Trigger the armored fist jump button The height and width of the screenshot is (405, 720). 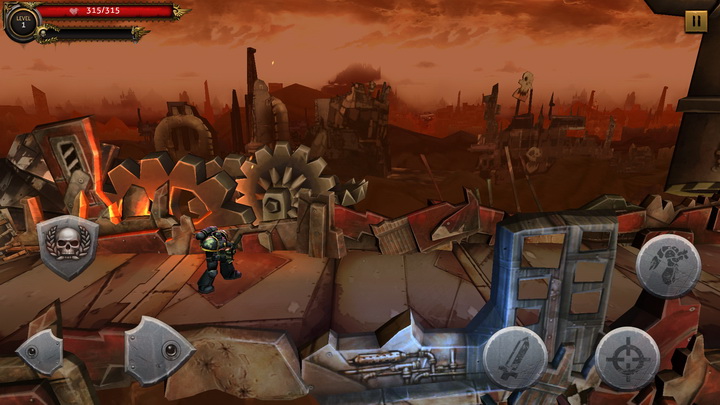coord(667,265)
